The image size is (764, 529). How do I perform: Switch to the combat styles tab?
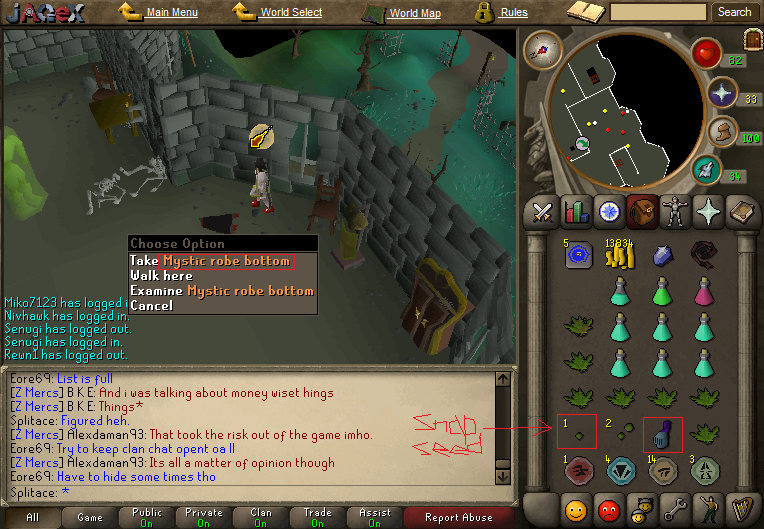(x=543, y=212)
